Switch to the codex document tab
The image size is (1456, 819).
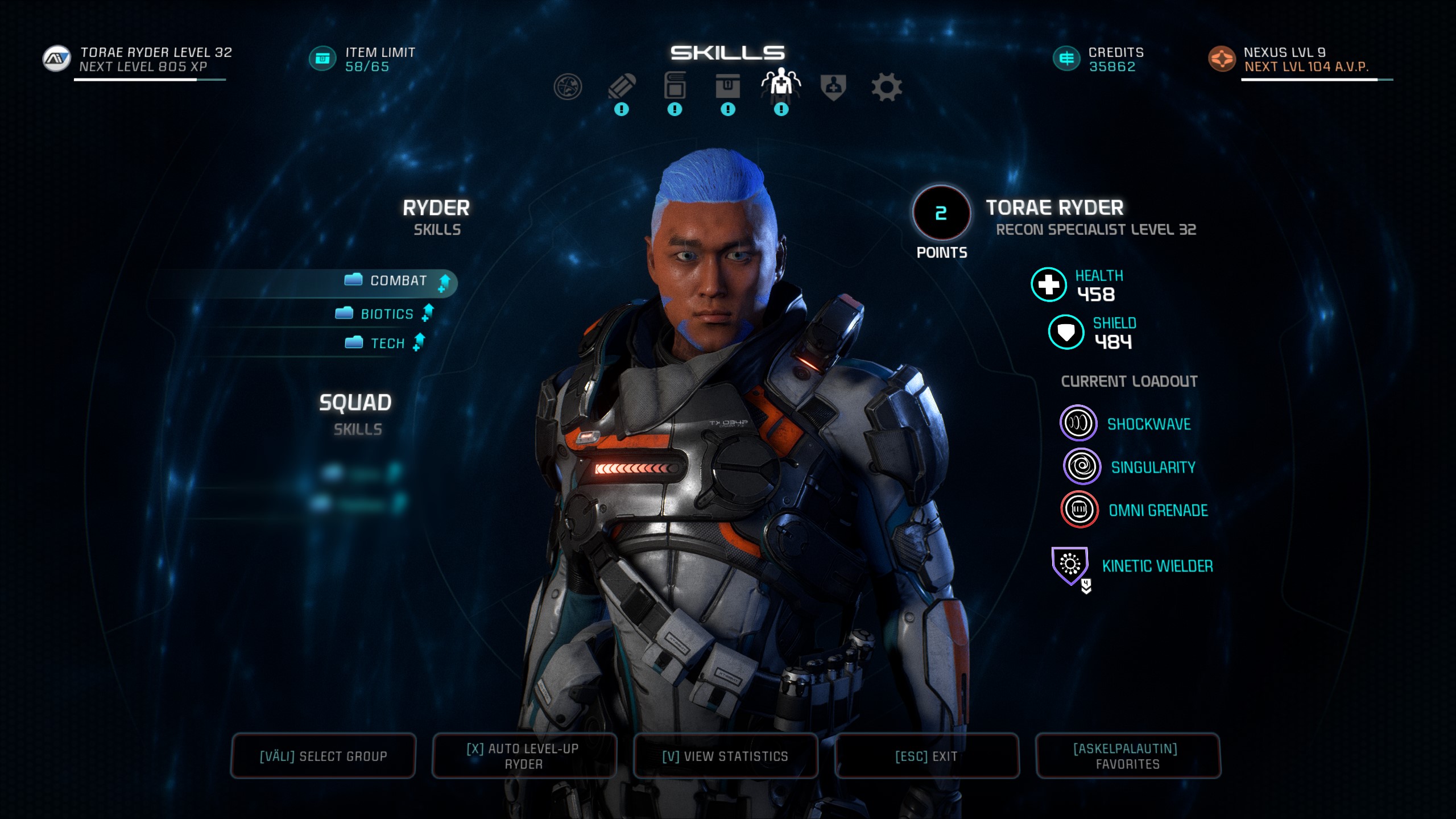(x=675, y=87)
